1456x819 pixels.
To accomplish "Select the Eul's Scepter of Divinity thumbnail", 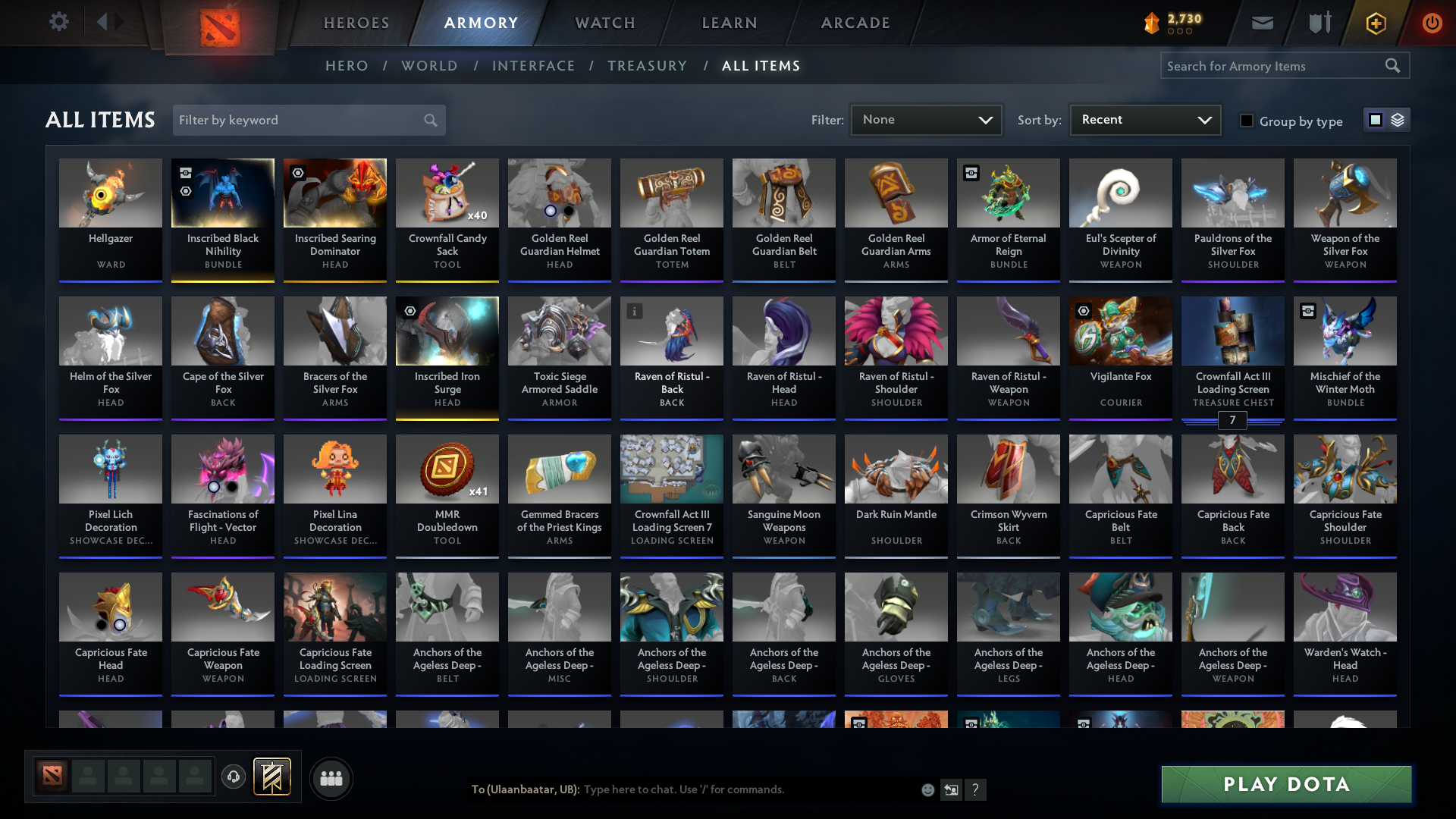I will (1120, 193).
